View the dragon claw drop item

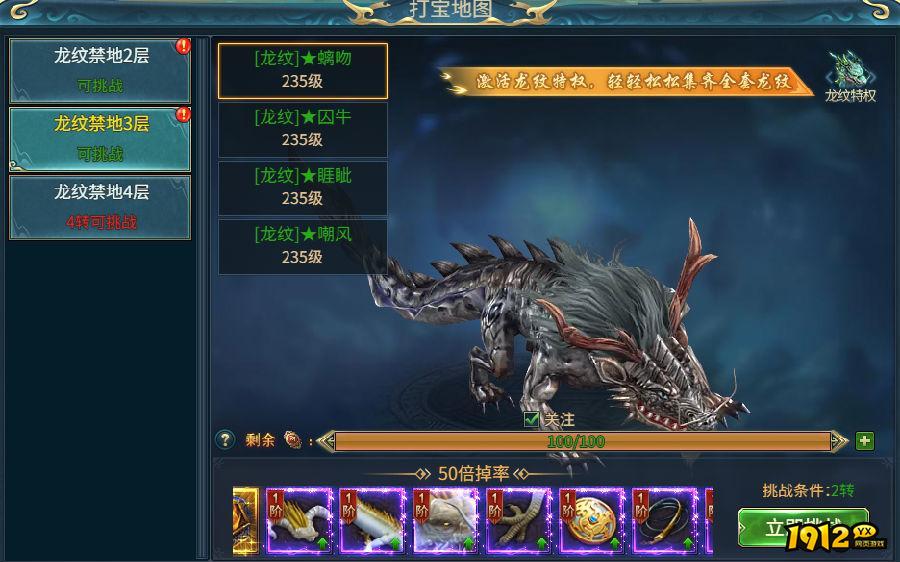(x=518, y=520)
